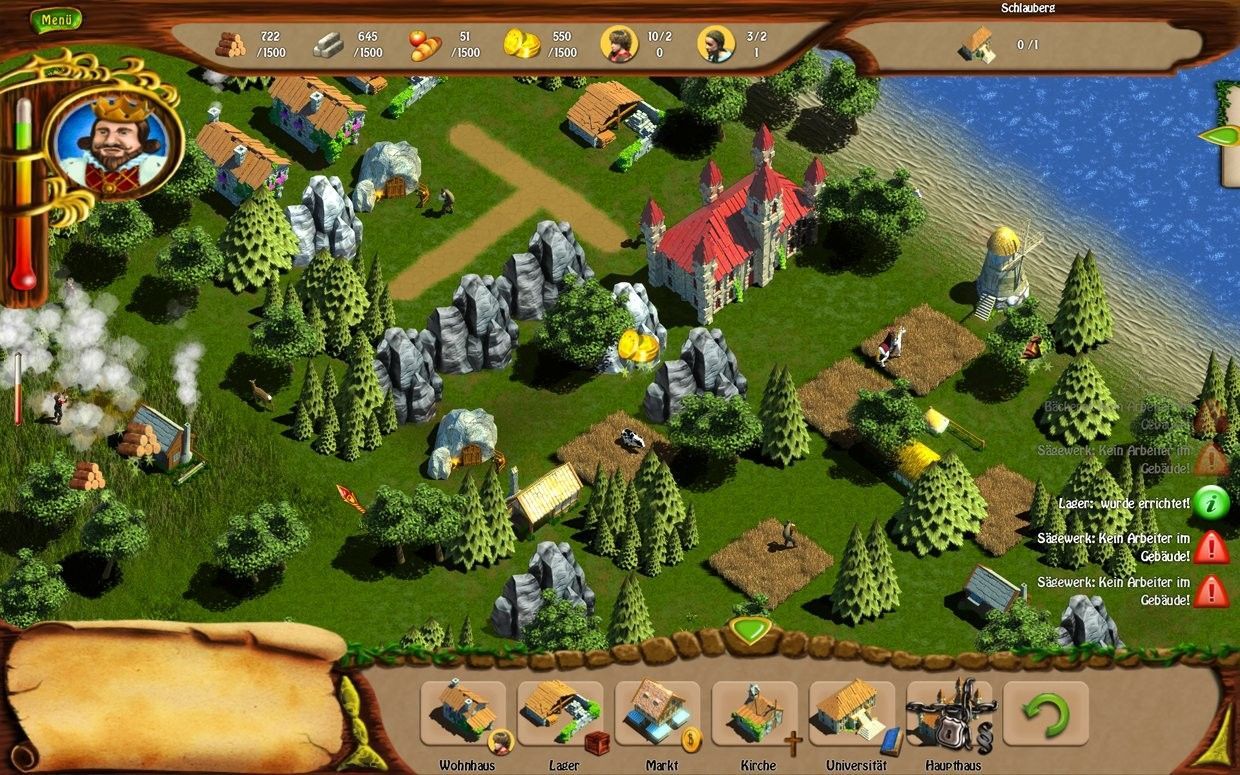The height and width of the screenshot is (775, 1240).
Task: Click the king portrait
Action: click(x=115, y=142)
